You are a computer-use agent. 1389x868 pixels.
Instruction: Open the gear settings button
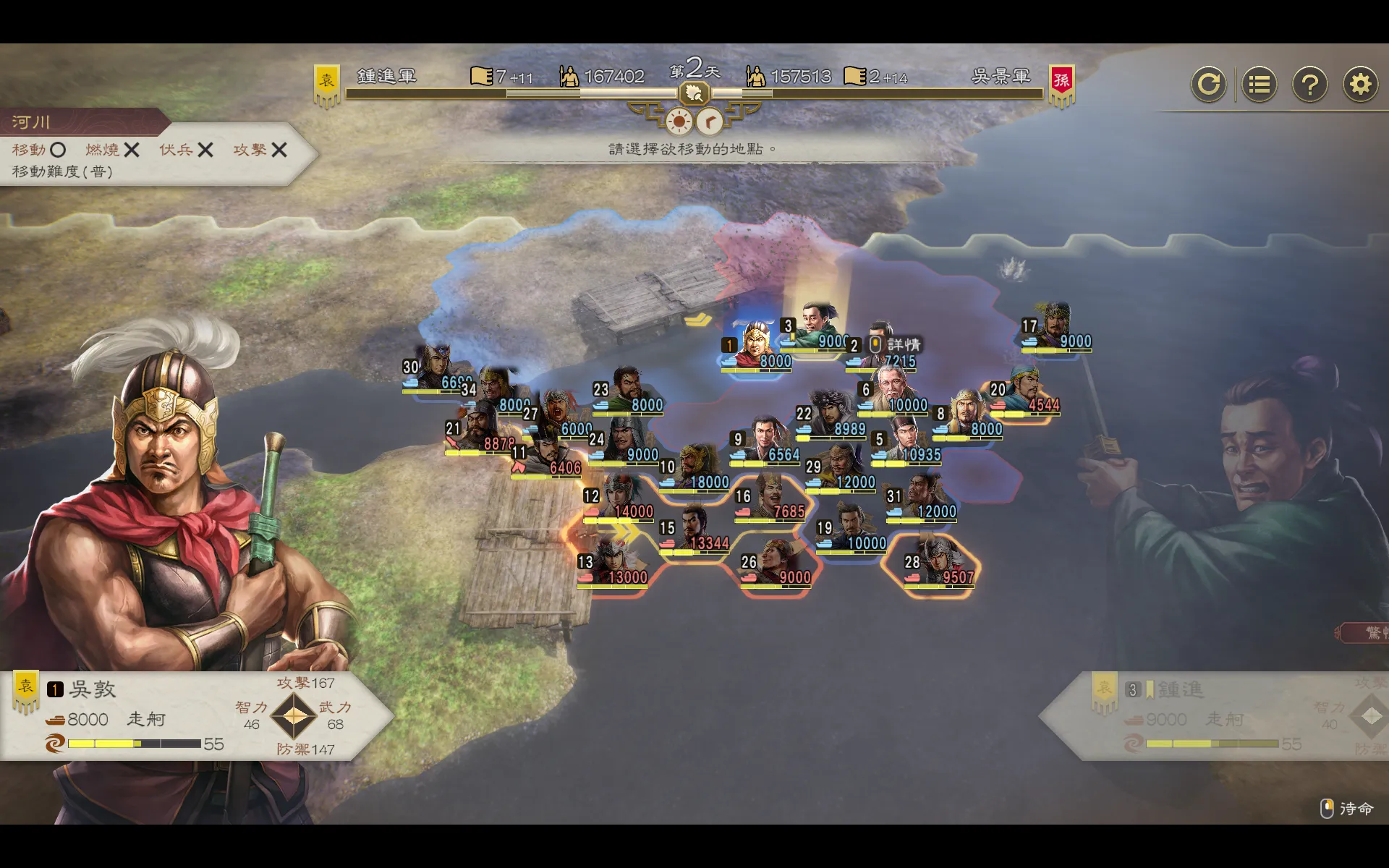click(1360, 85)
